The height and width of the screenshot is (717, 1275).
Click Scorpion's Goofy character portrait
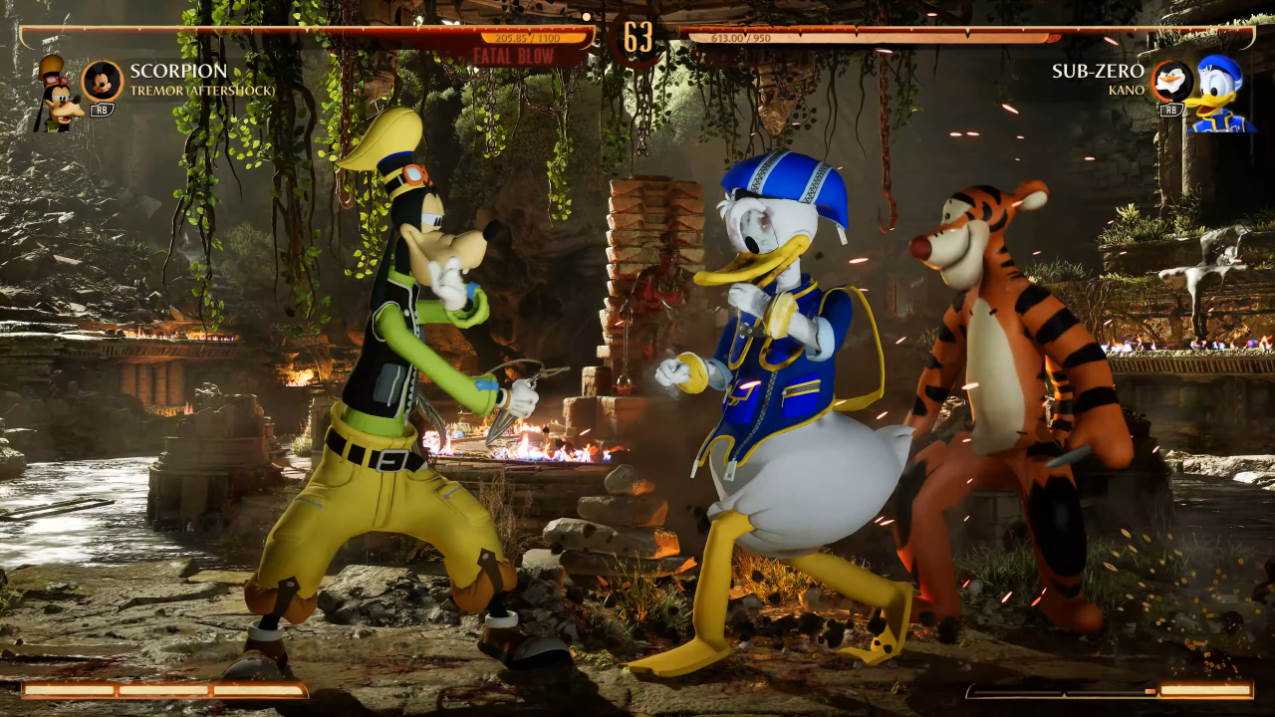(x=55, y=94)
